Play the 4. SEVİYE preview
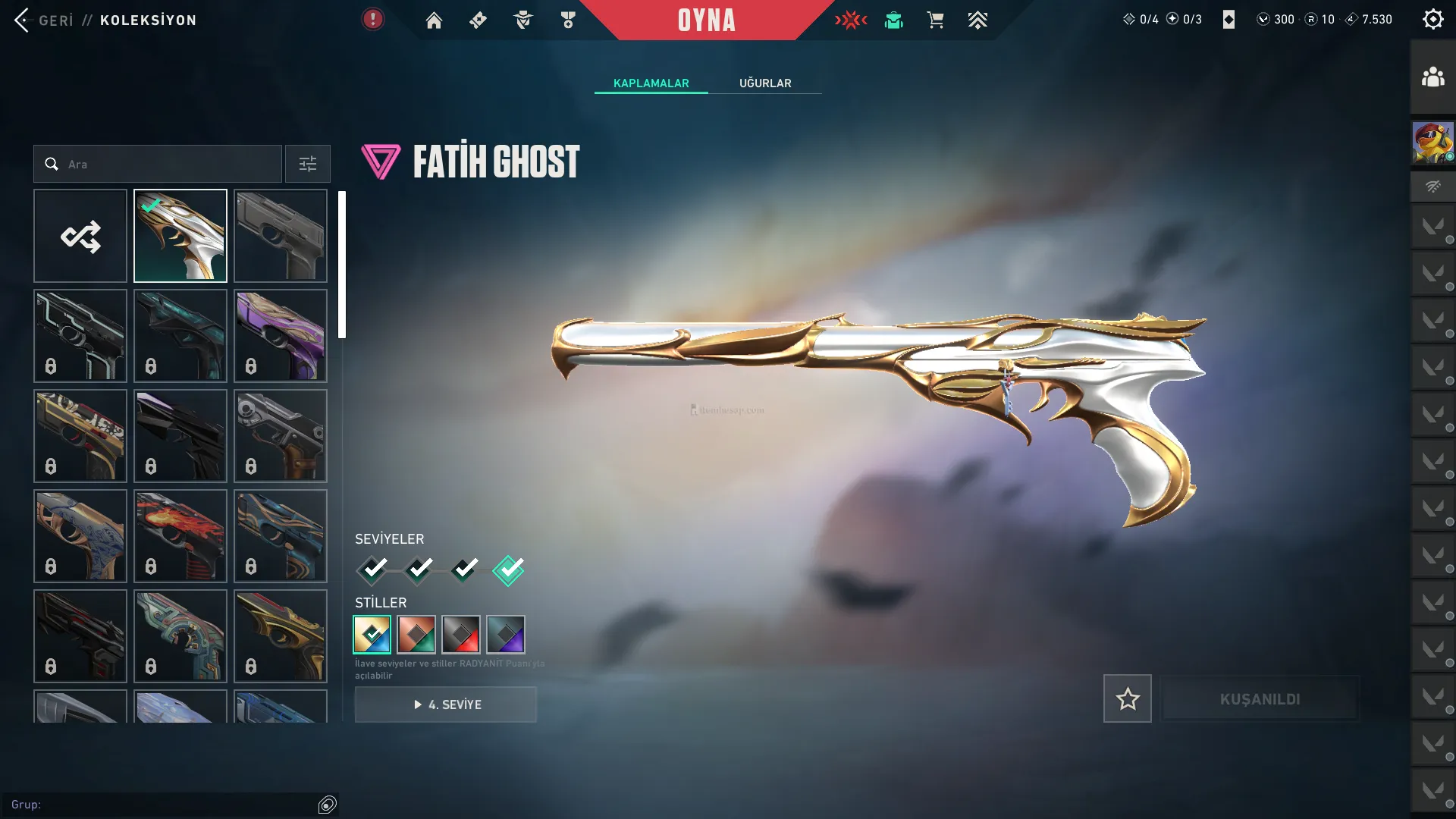Image resolution: width=1456 pixels, height=819 pixels. [446, 704]
